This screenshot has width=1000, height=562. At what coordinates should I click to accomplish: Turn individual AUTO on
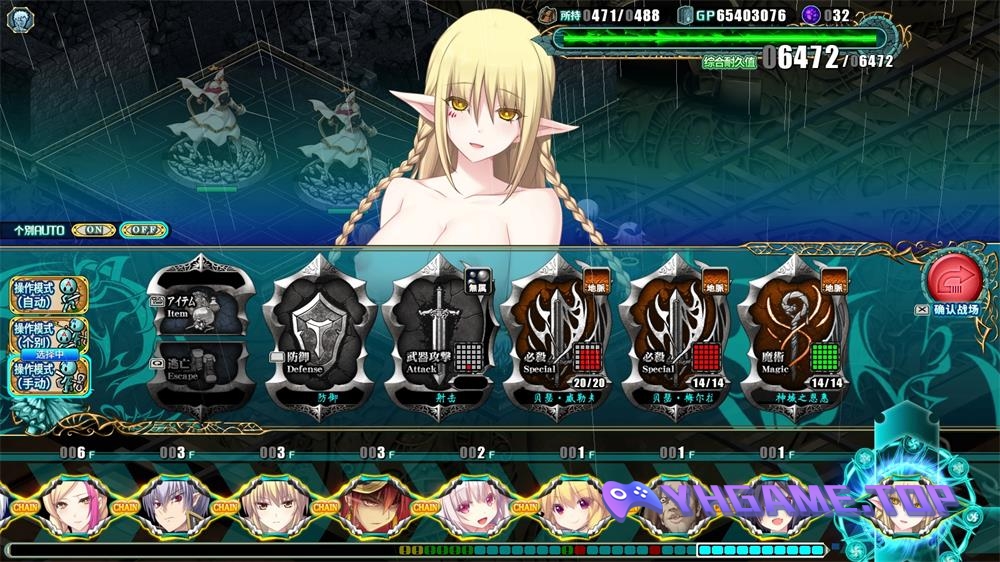point(93,230)
